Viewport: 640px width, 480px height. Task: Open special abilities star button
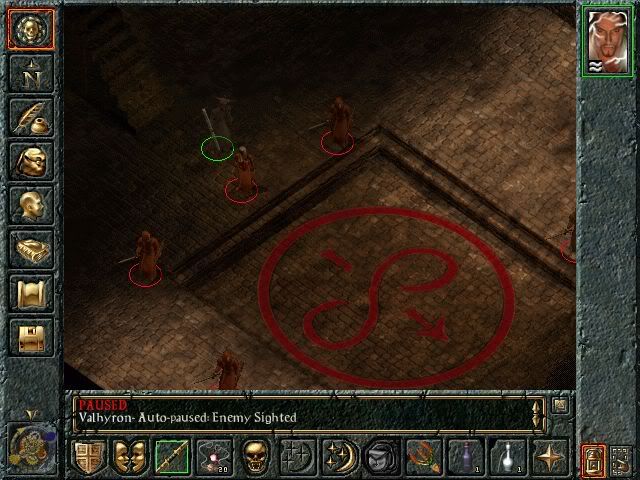click(x=548, y=457)
